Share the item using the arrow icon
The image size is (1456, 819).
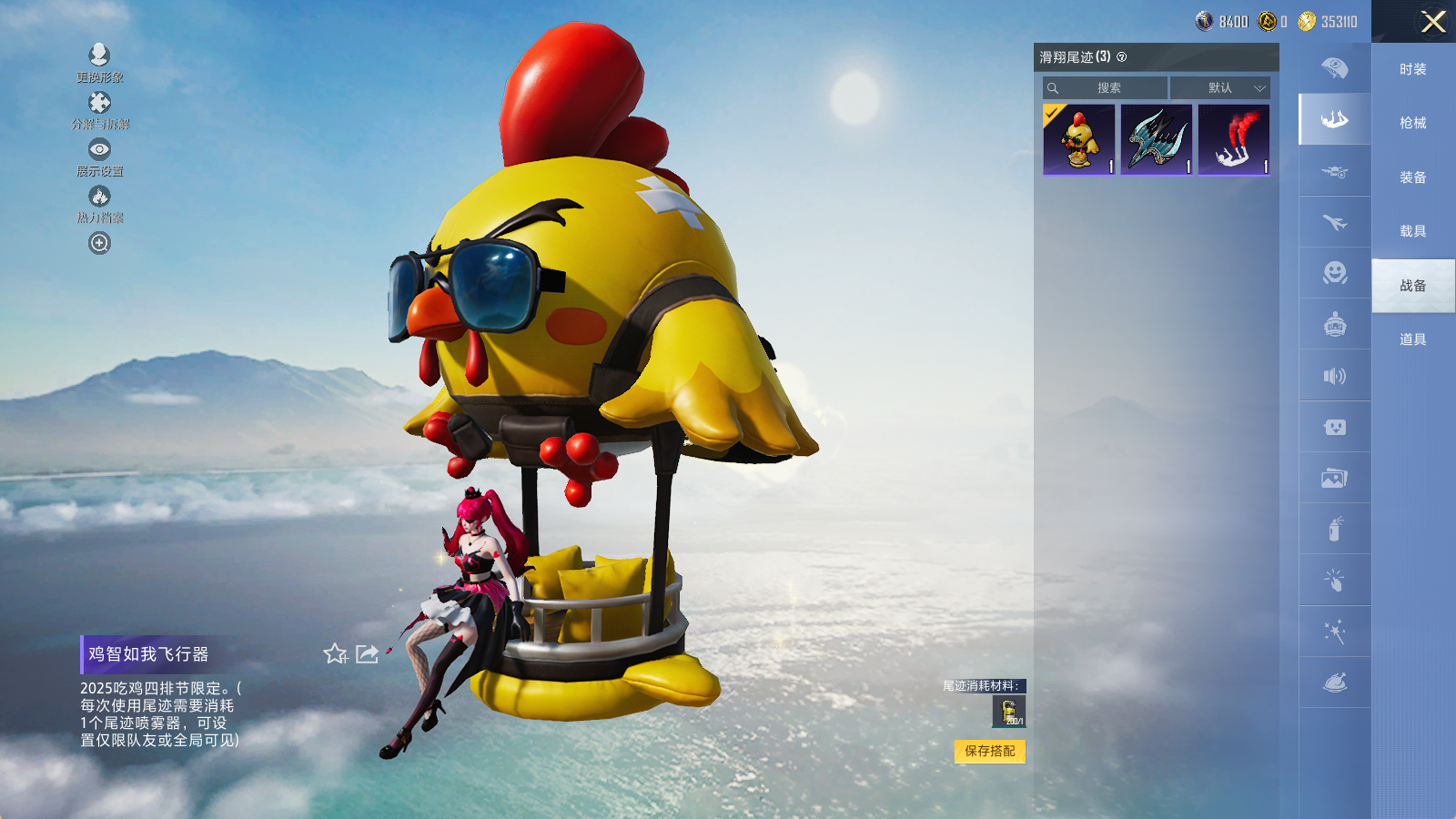[x=367, y=653]
